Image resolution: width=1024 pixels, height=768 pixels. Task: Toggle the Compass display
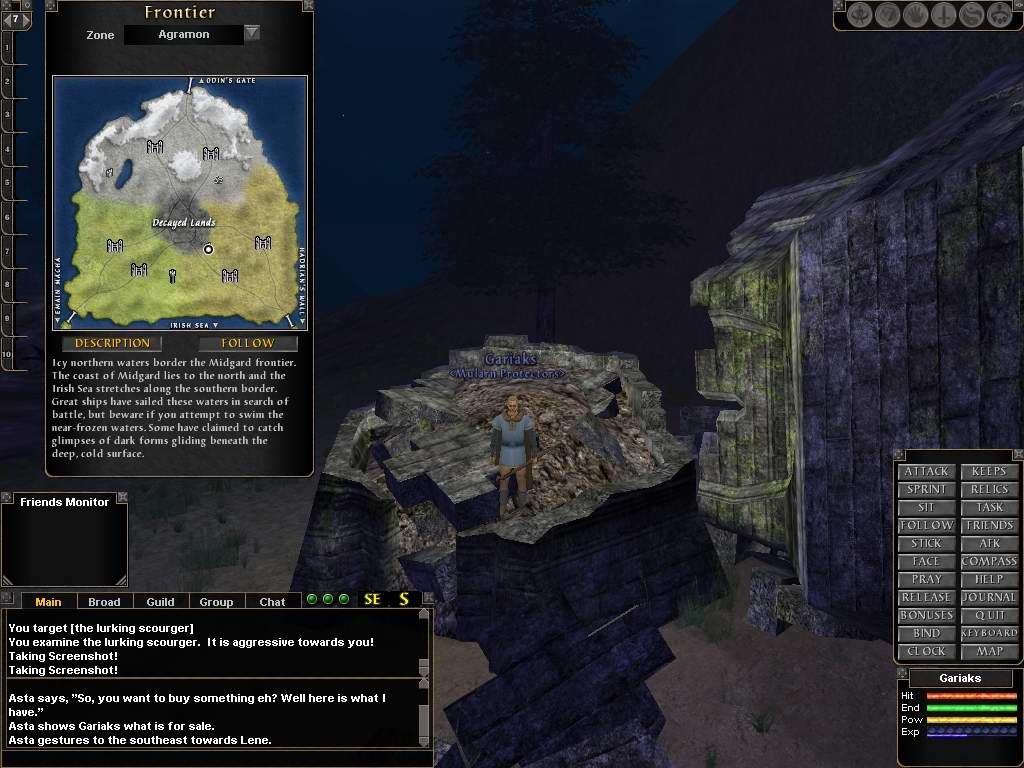coord(989,562)
